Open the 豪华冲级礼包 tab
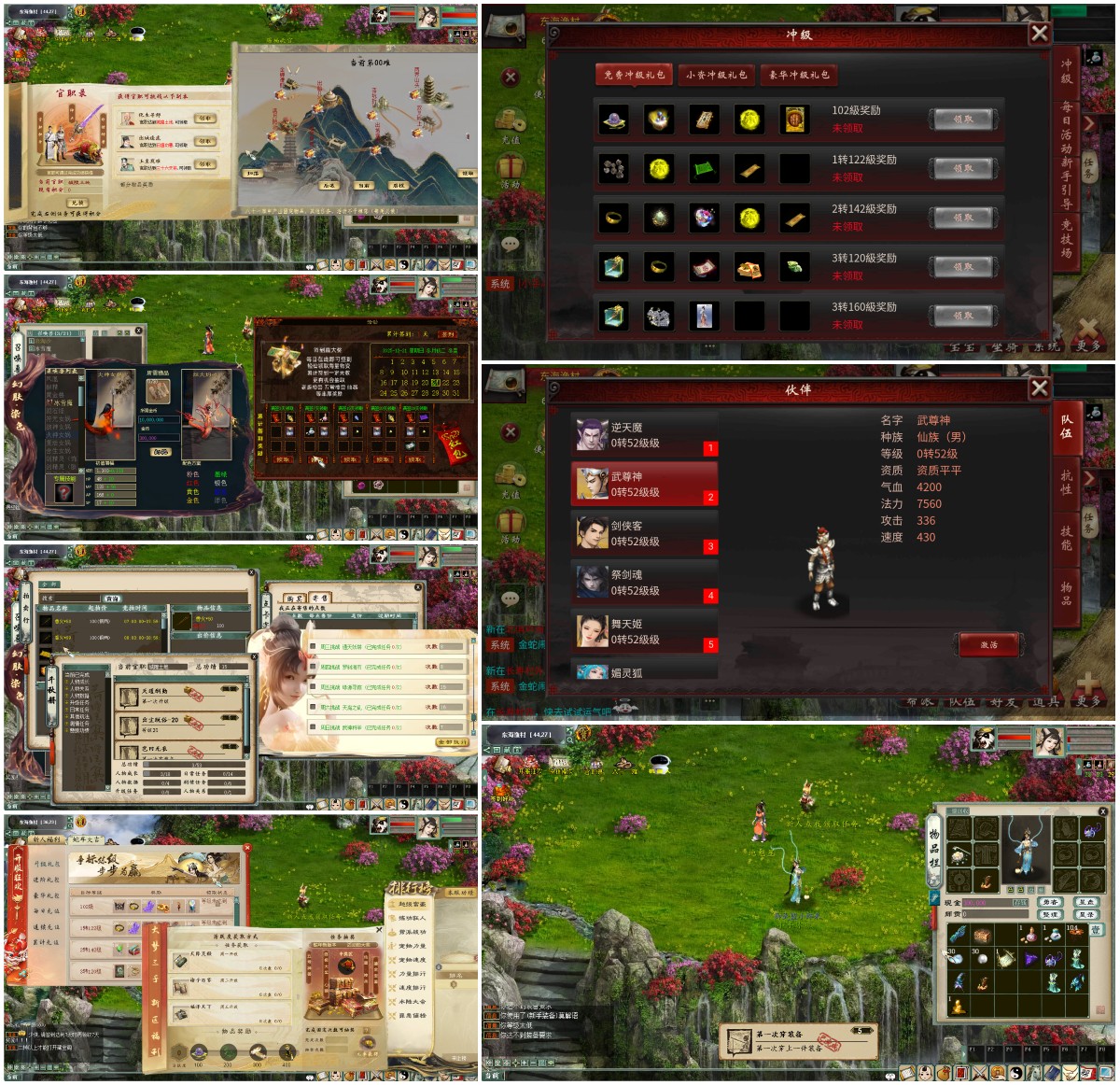Screen dimensions: 1120x1085 coord(799,75)
